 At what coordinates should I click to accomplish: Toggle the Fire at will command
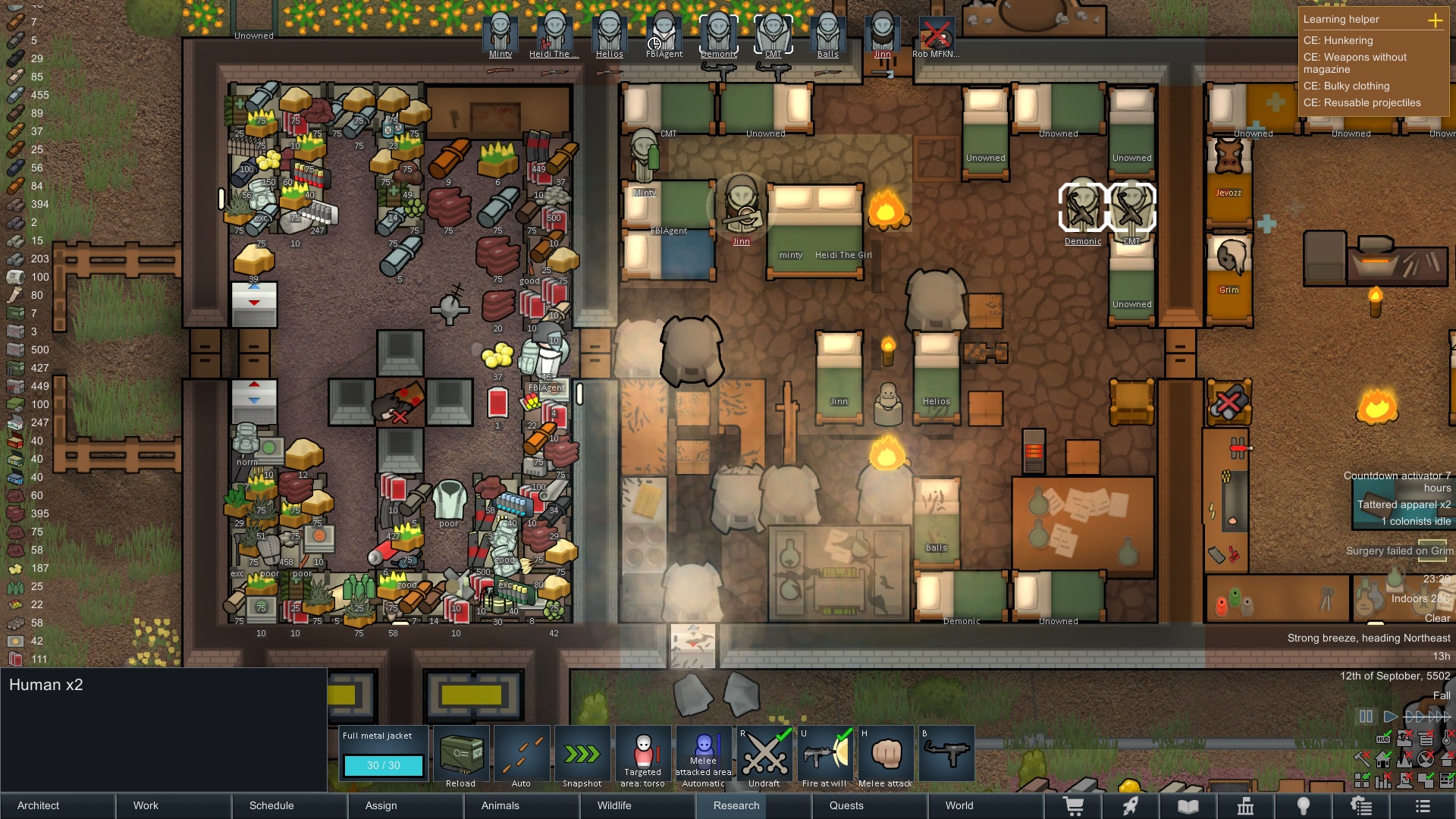click(x=825, y=755)
